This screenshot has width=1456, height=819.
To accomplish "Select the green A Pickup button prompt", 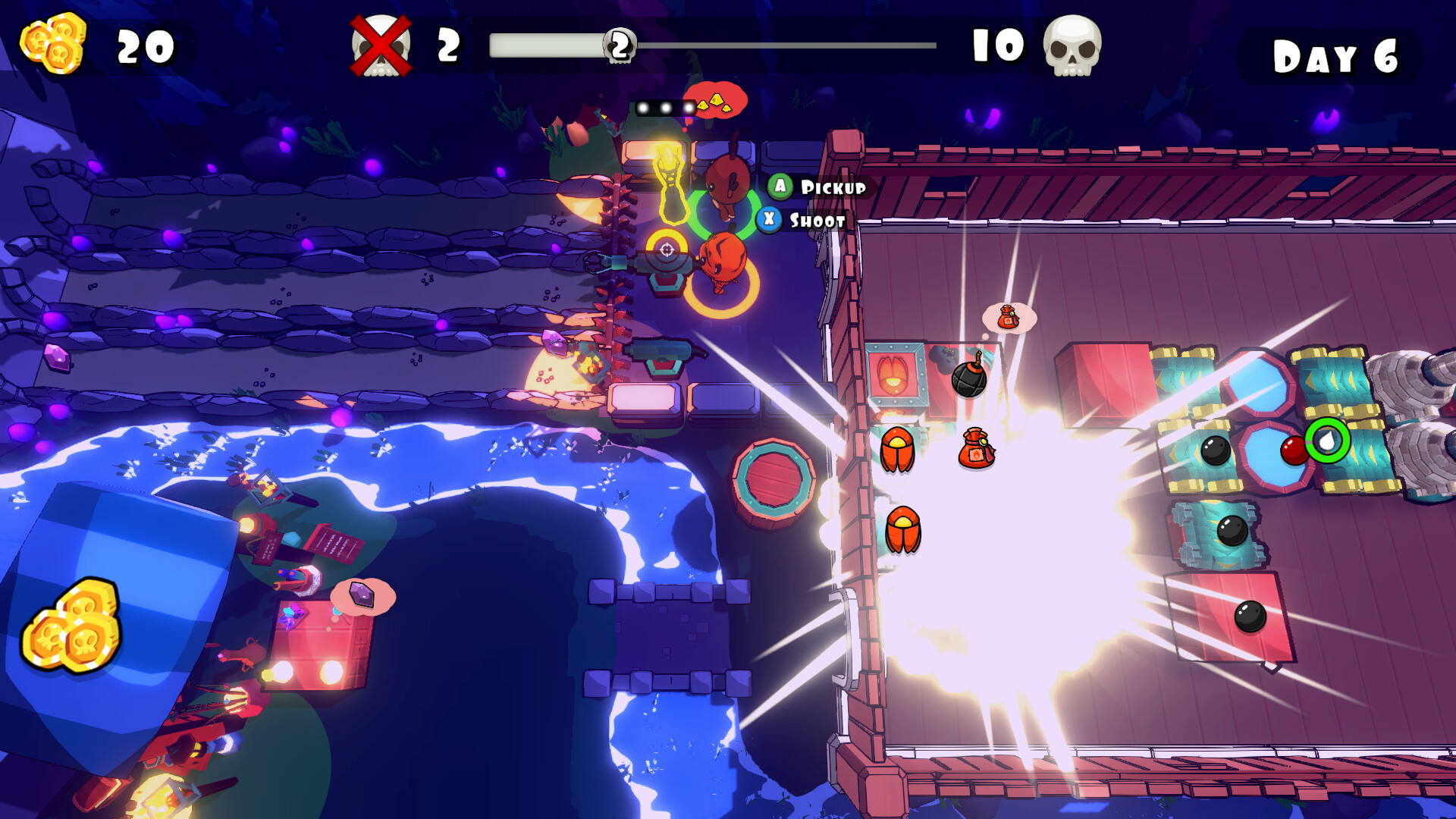I will [x=780, y=188].
